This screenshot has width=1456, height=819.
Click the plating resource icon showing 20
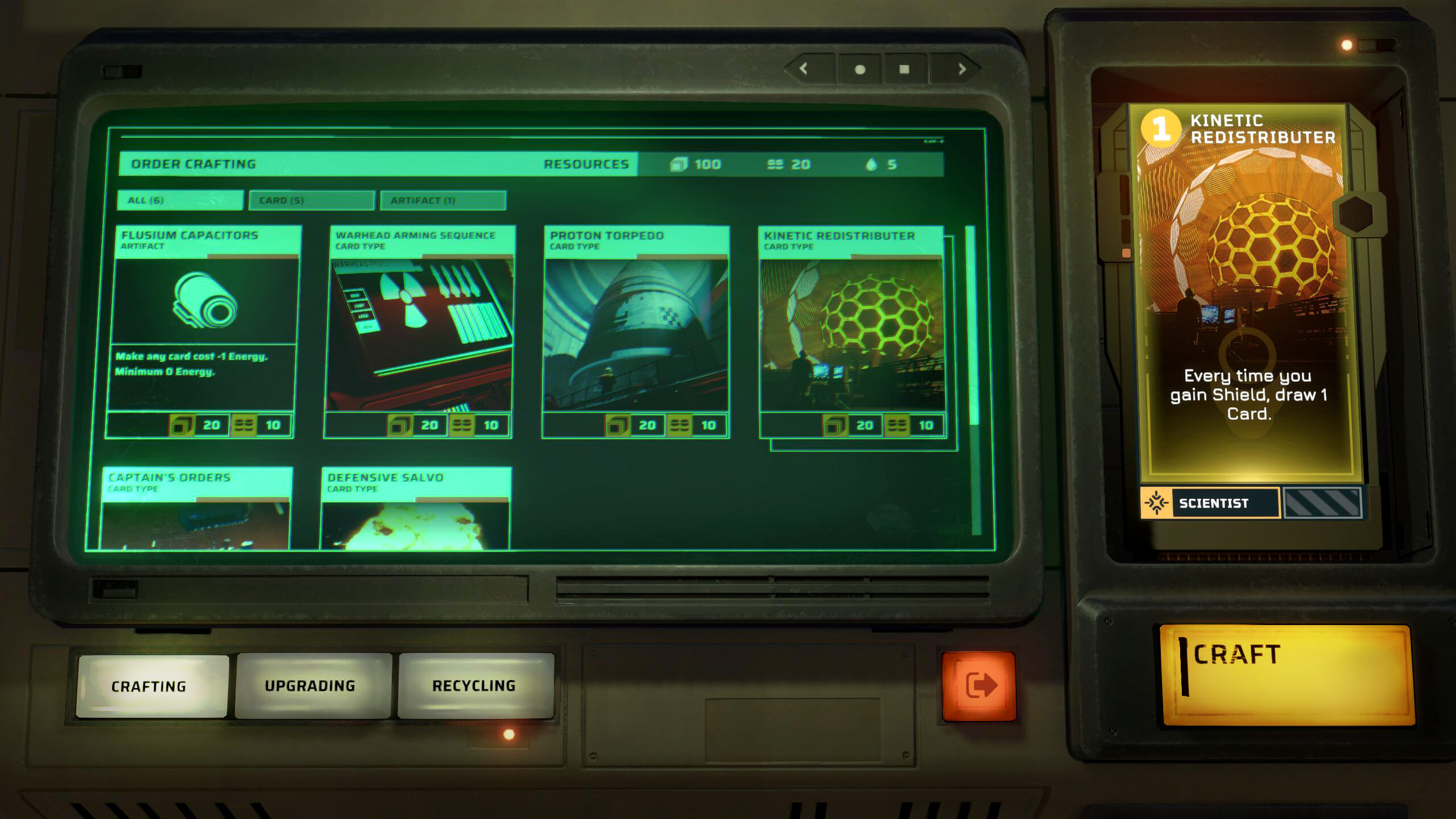tap(773, 164)
